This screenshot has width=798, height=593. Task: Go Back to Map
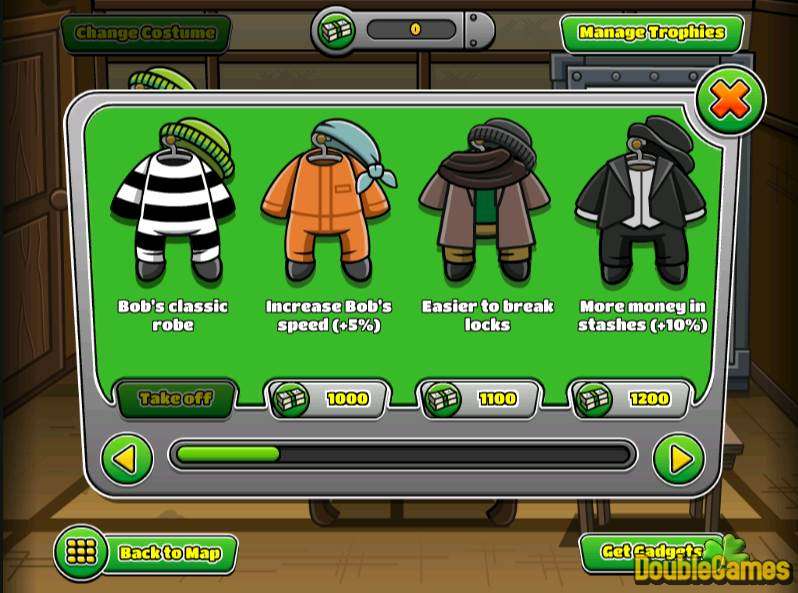146,552
